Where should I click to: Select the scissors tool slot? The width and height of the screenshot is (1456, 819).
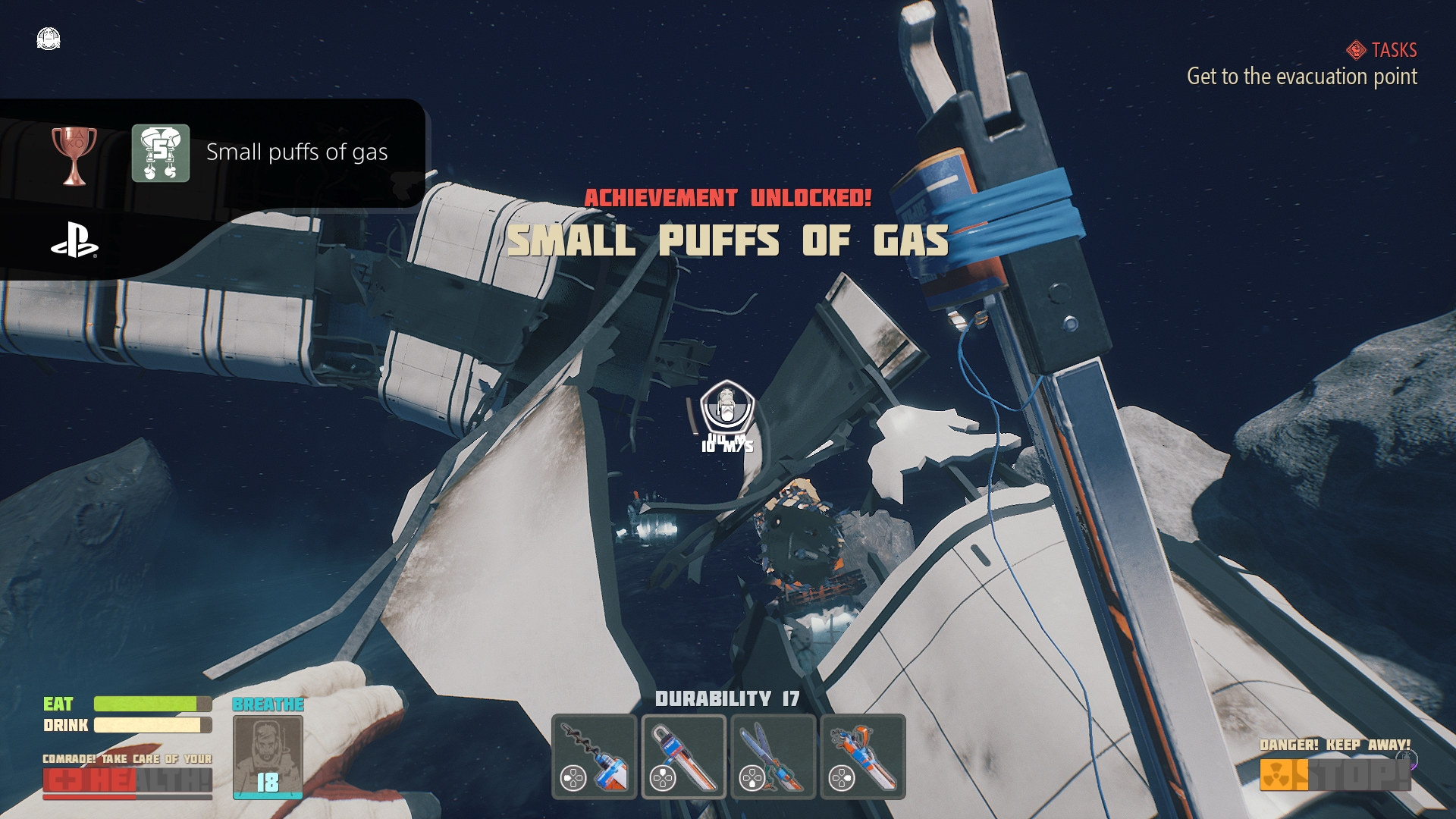click(x=773, y=756)
